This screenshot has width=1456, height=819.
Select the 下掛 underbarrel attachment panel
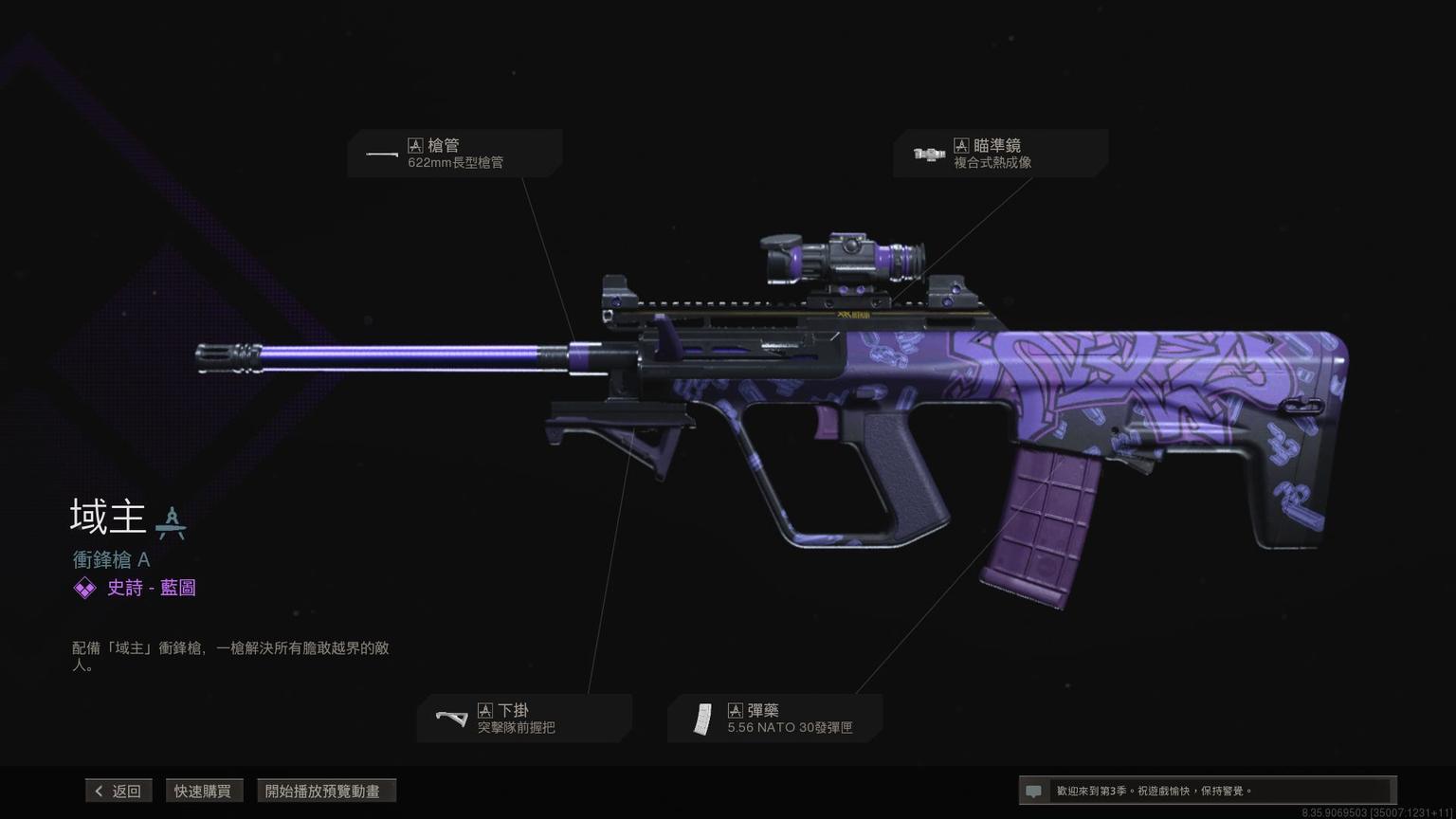[x=524, y=719]
